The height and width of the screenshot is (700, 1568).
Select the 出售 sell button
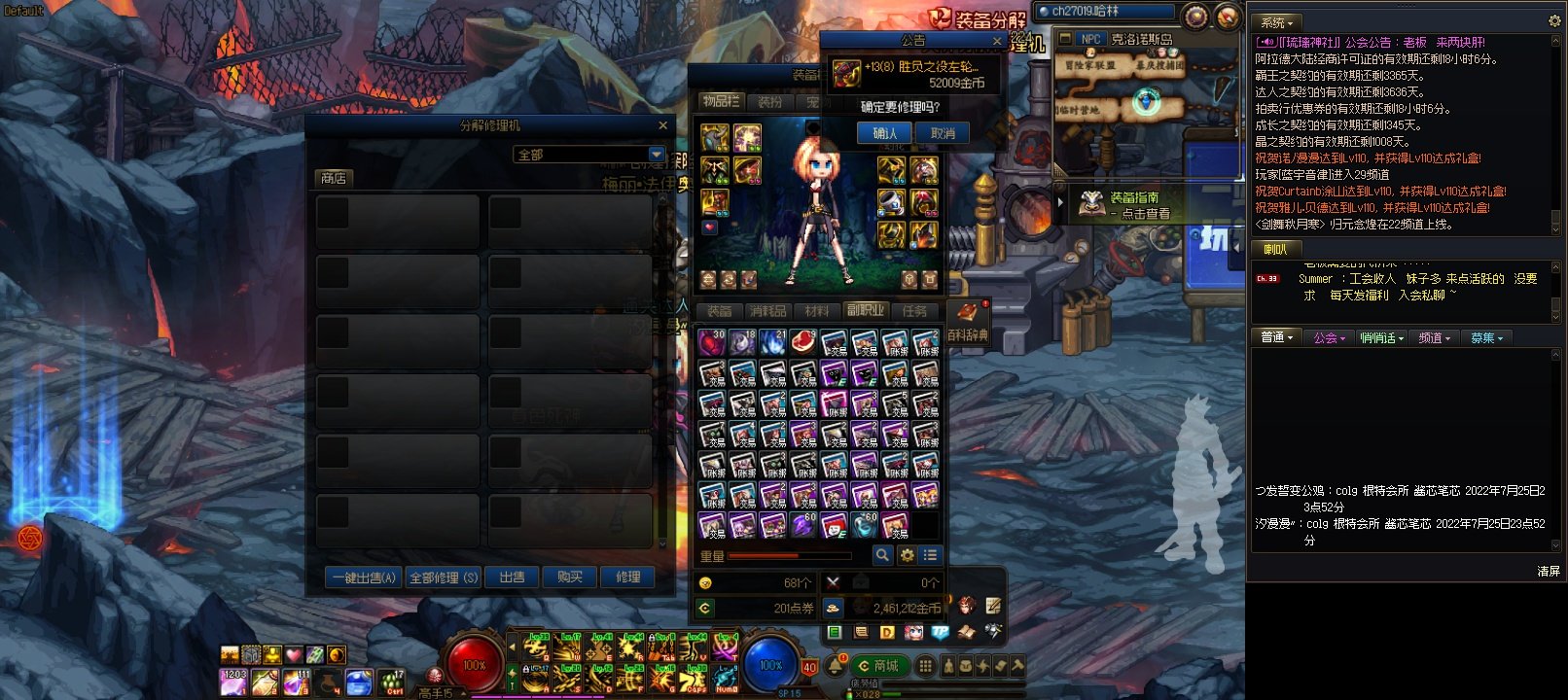(512, 577)
